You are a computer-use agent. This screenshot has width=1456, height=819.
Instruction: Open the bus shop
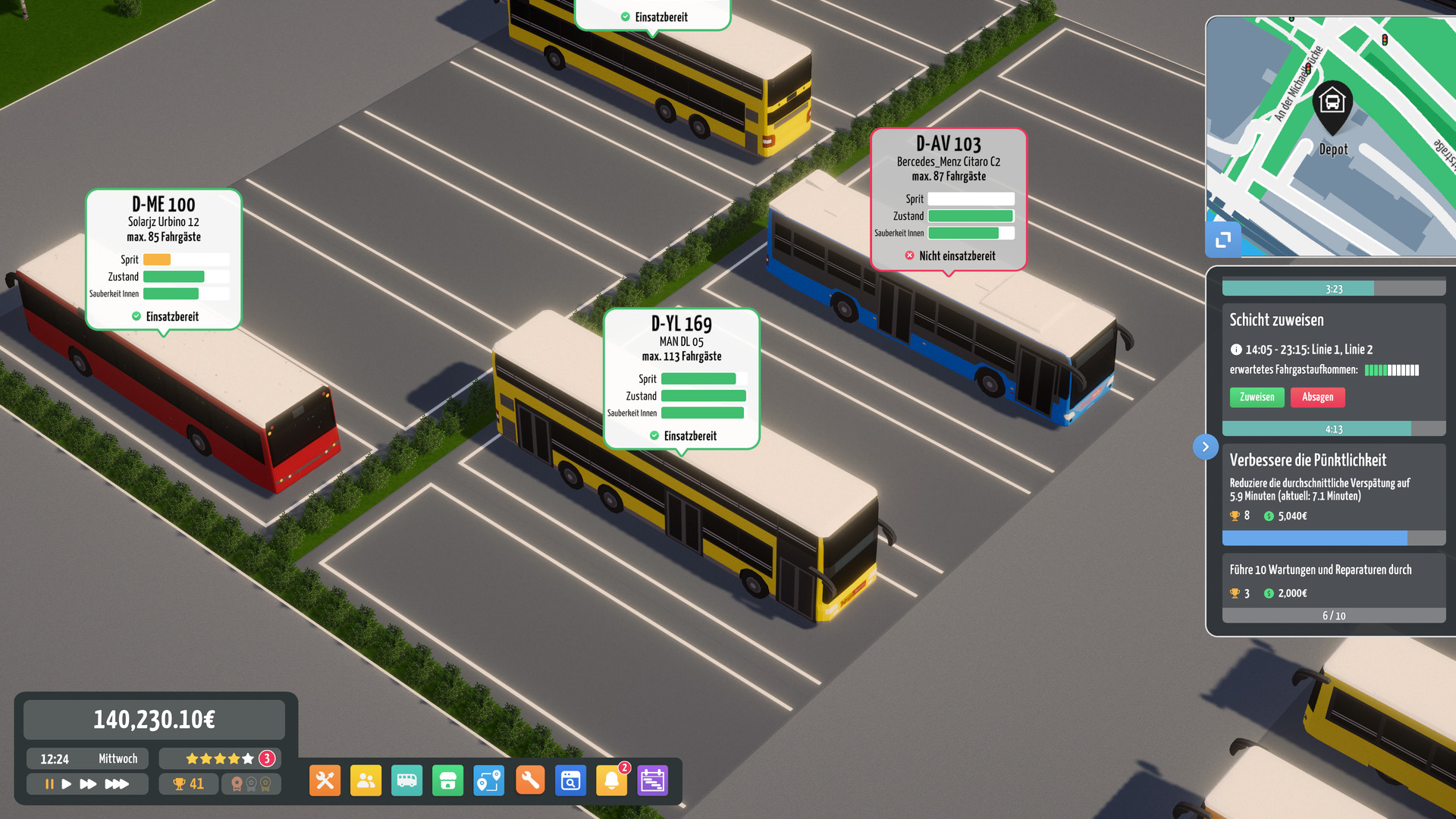pos(447,780)
